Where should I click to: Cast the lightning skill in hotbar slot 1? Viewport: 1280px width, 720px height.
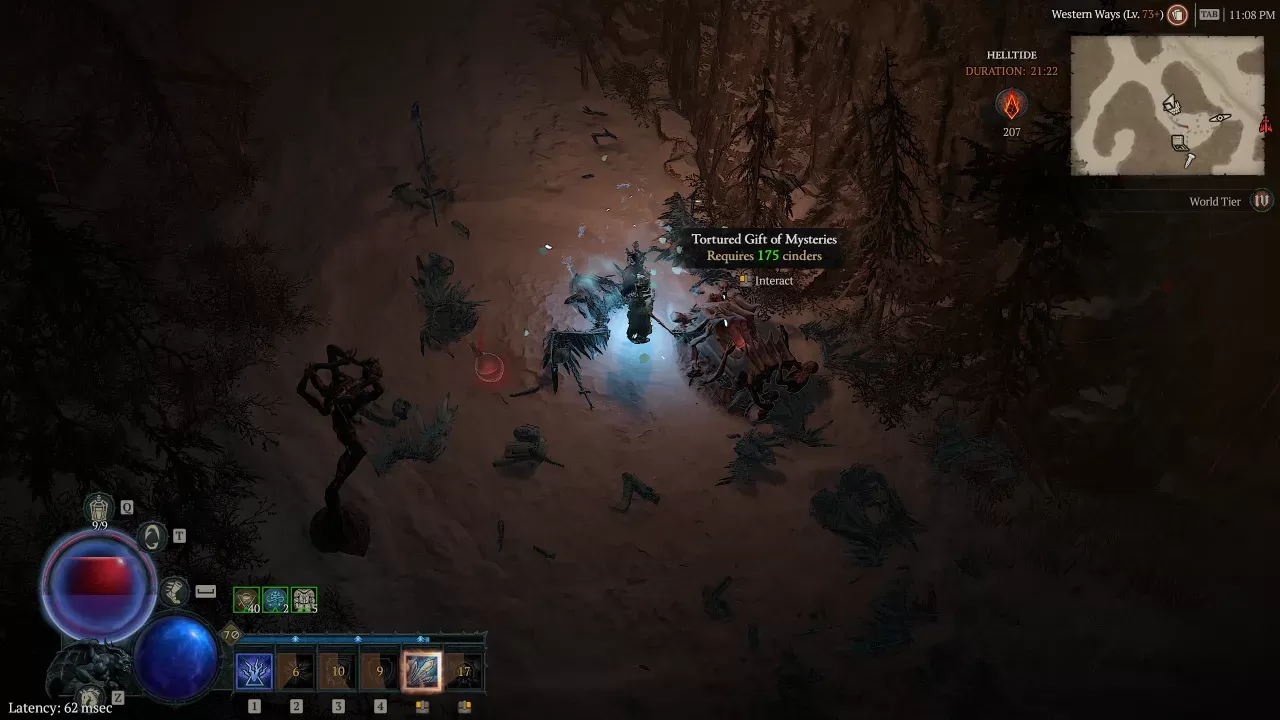tap(253, 671)
